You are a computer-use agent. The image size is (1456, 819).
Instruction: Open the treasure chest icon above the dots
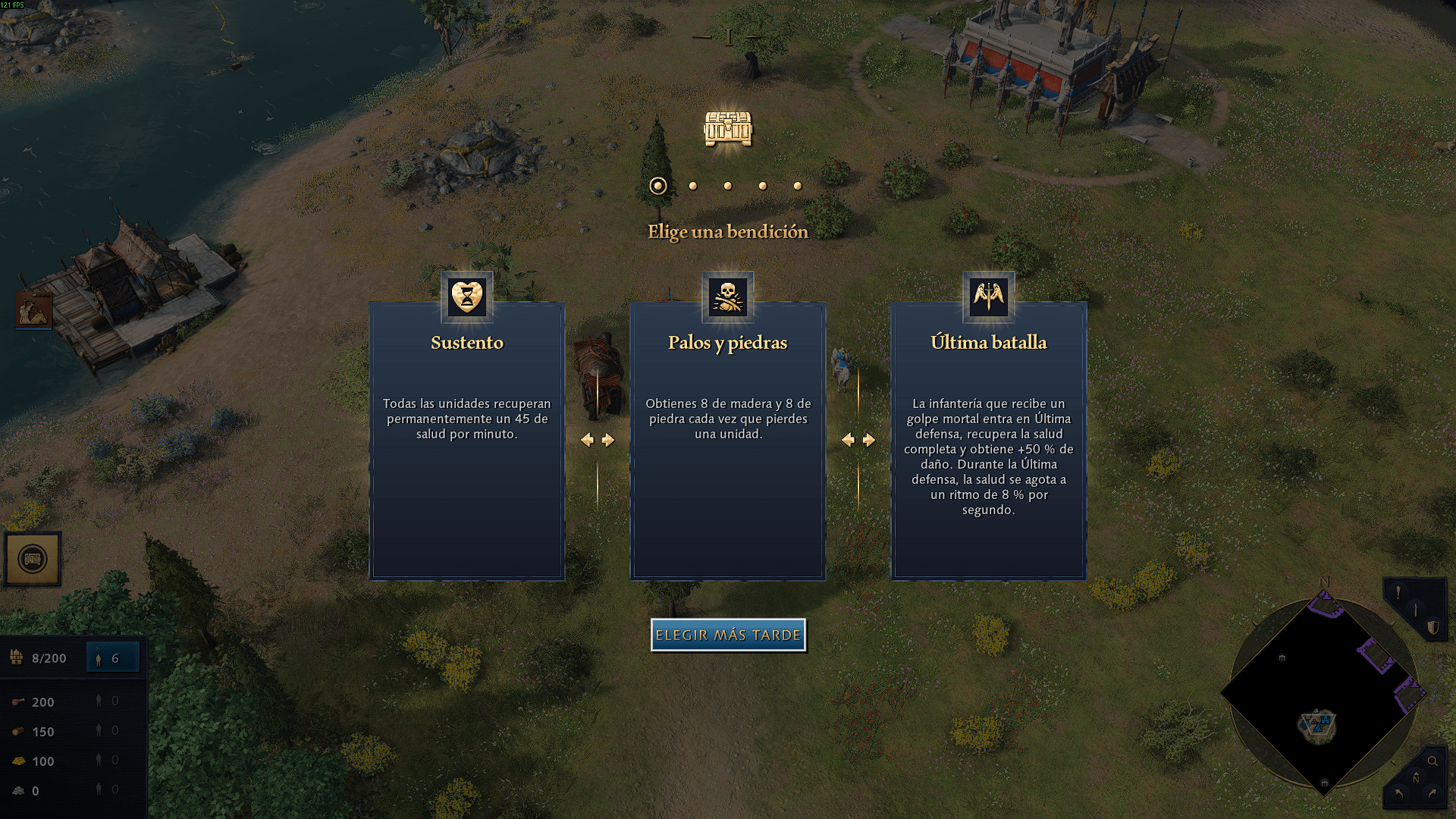(x=727, y=129)
